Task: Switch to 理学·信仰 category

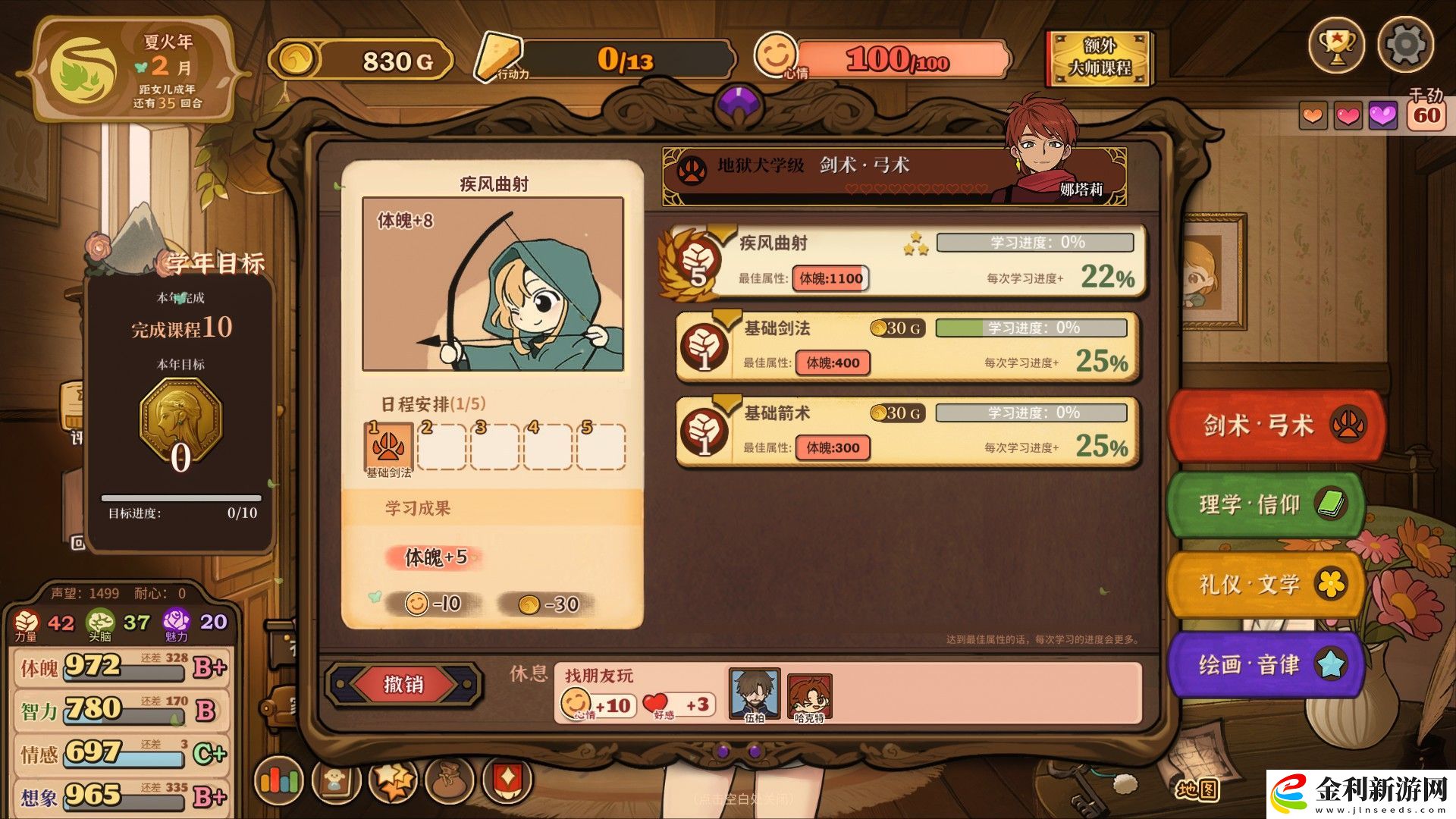Action: pyautogui.click(x=1266, y=504)
